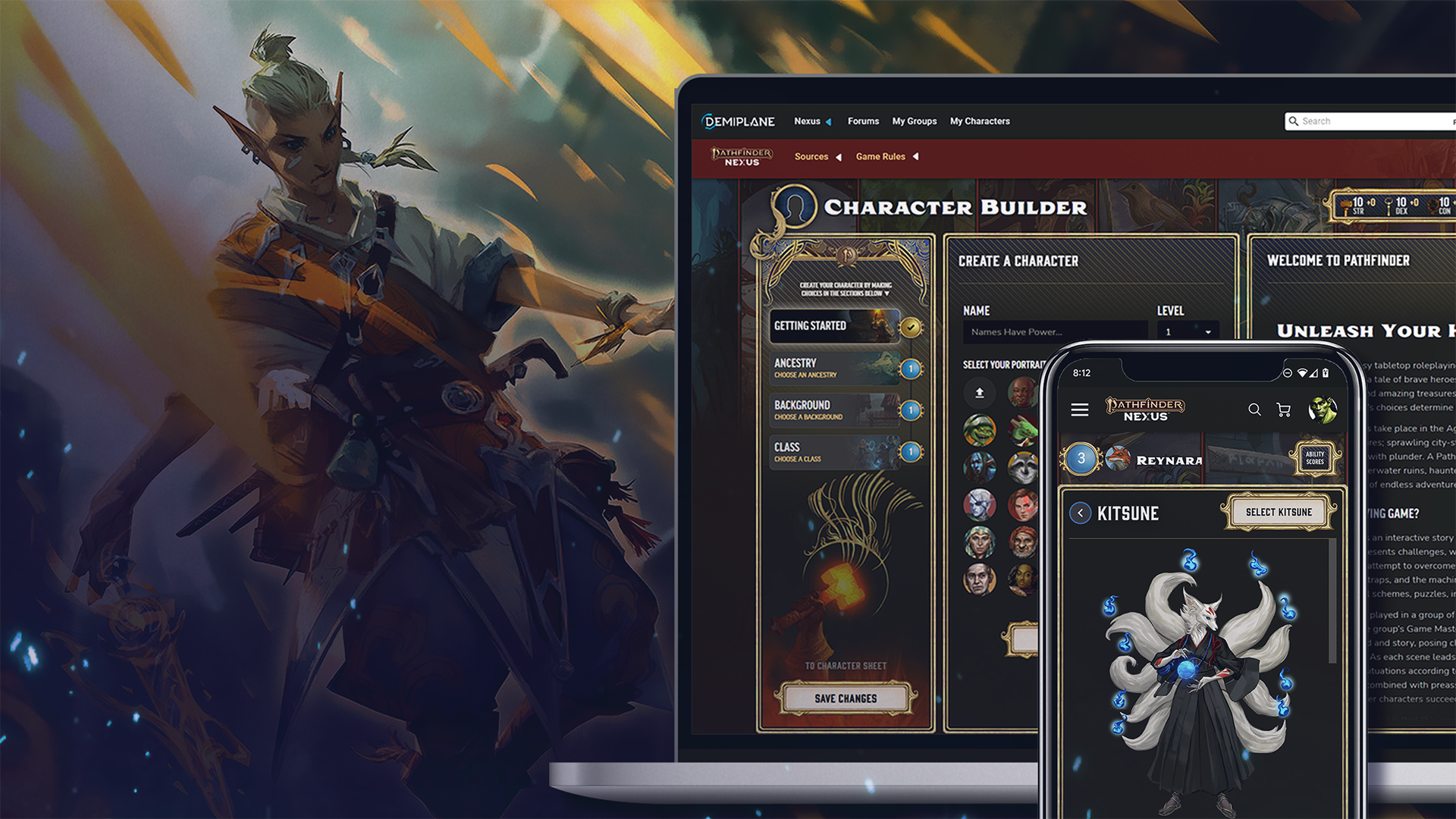
Task: Select the Getting Started step
Action: (834, 326)
